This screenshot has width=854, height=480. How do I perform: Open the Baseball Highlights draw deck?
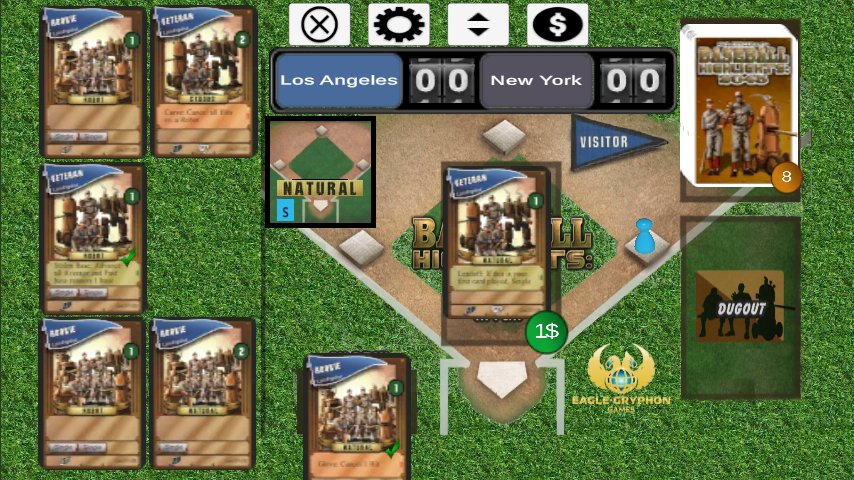[739, 105]
